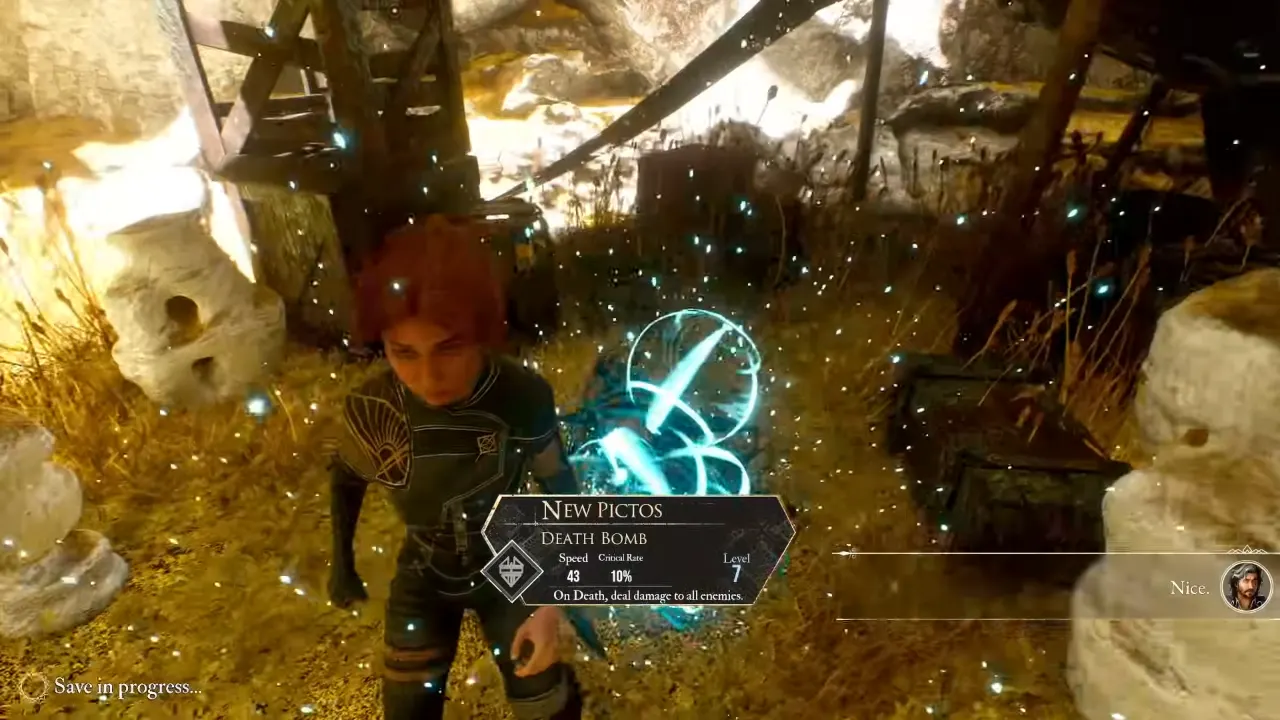Click the speaker portrait beside "Nice."
Viewport: 1280px width, 720px height.
pyautogui.click(x=1247, y=586)
